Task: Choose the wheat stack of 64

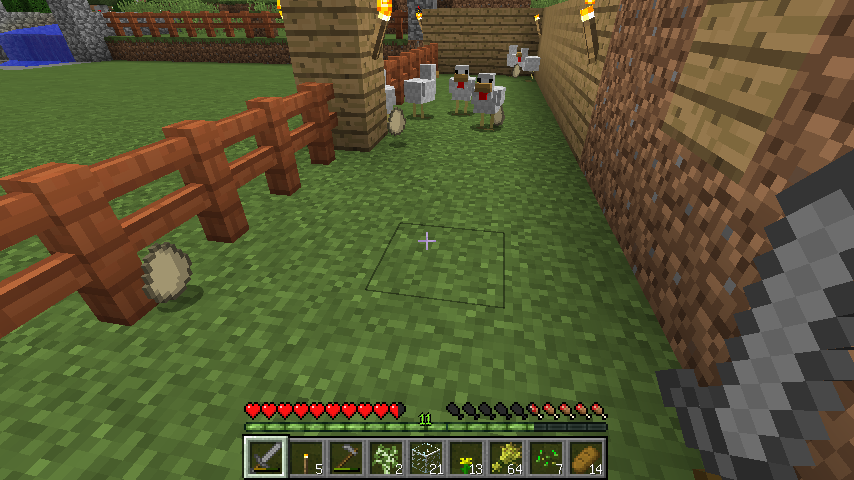Action: pos(506,457)
